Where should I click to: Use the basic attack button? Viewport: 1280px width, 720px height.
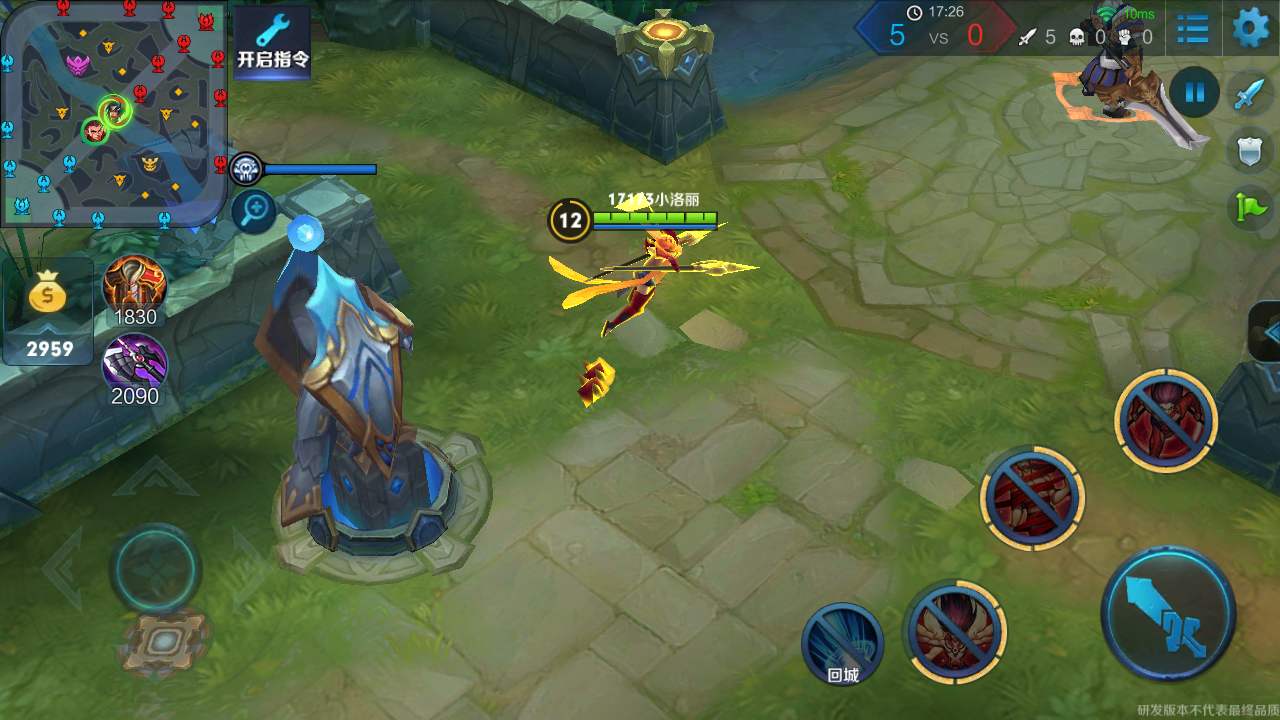(x=1168, y=613)
